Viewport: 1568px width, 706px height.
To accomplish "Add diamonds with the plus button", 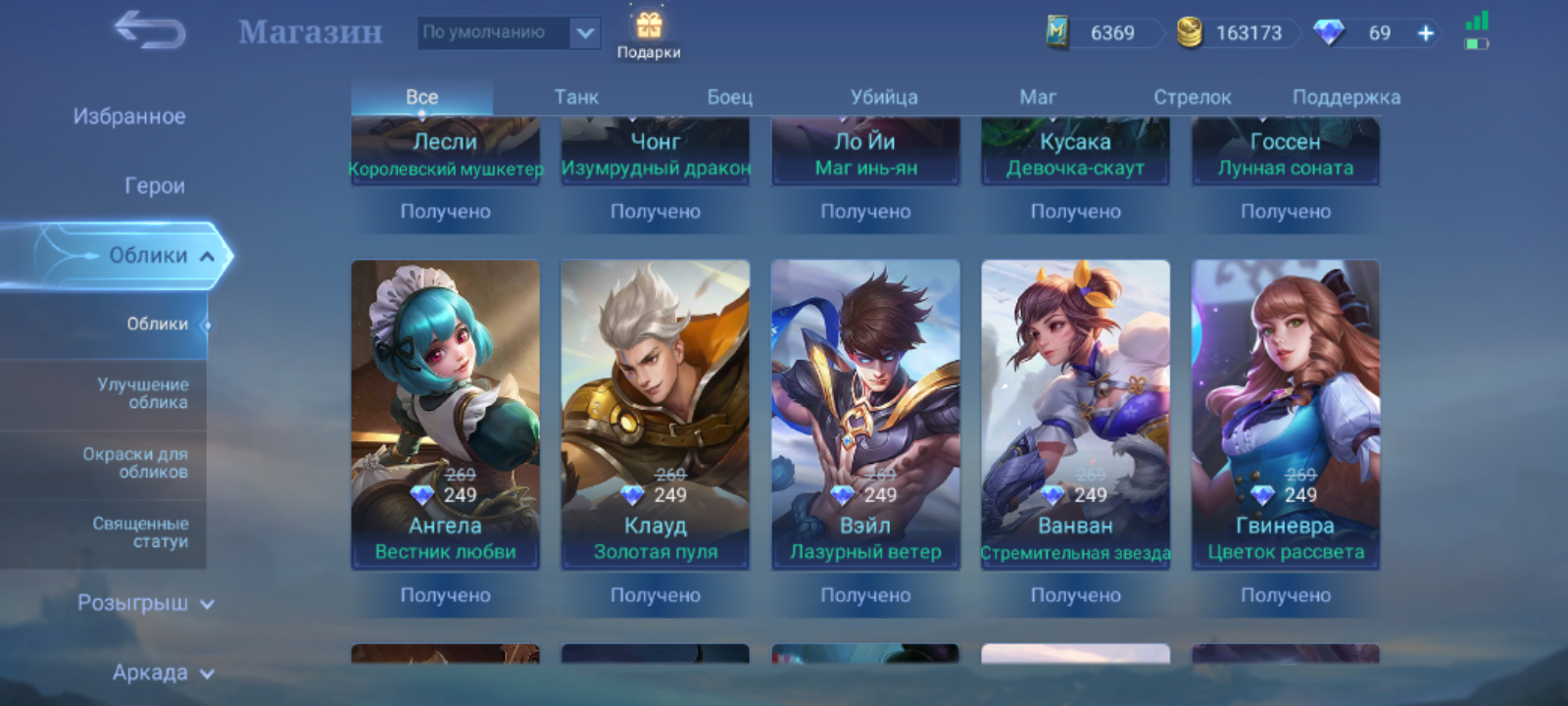I will (x=1426, y=34).
